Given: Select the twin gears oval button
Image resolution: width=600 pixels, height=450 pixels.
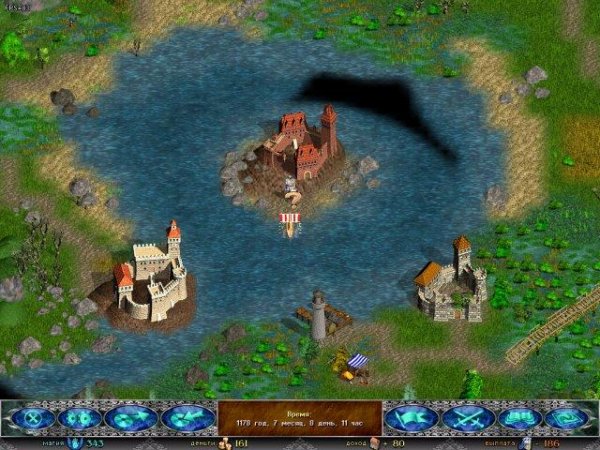Looking at the screenshot, I should pyautogui.click(x=81, y=418).
